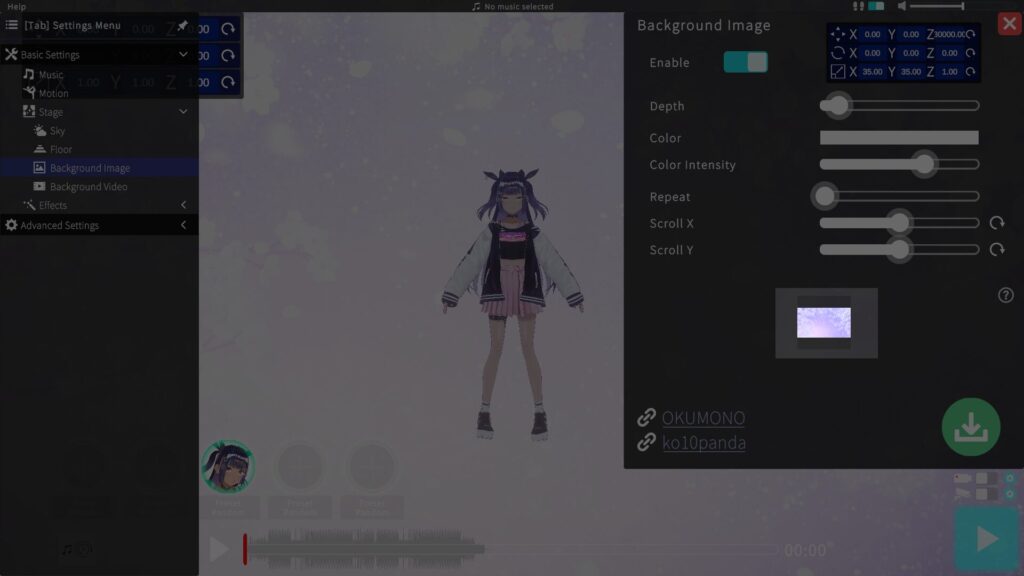
Task: Change the Repeat slider
Action: [825, 196]
